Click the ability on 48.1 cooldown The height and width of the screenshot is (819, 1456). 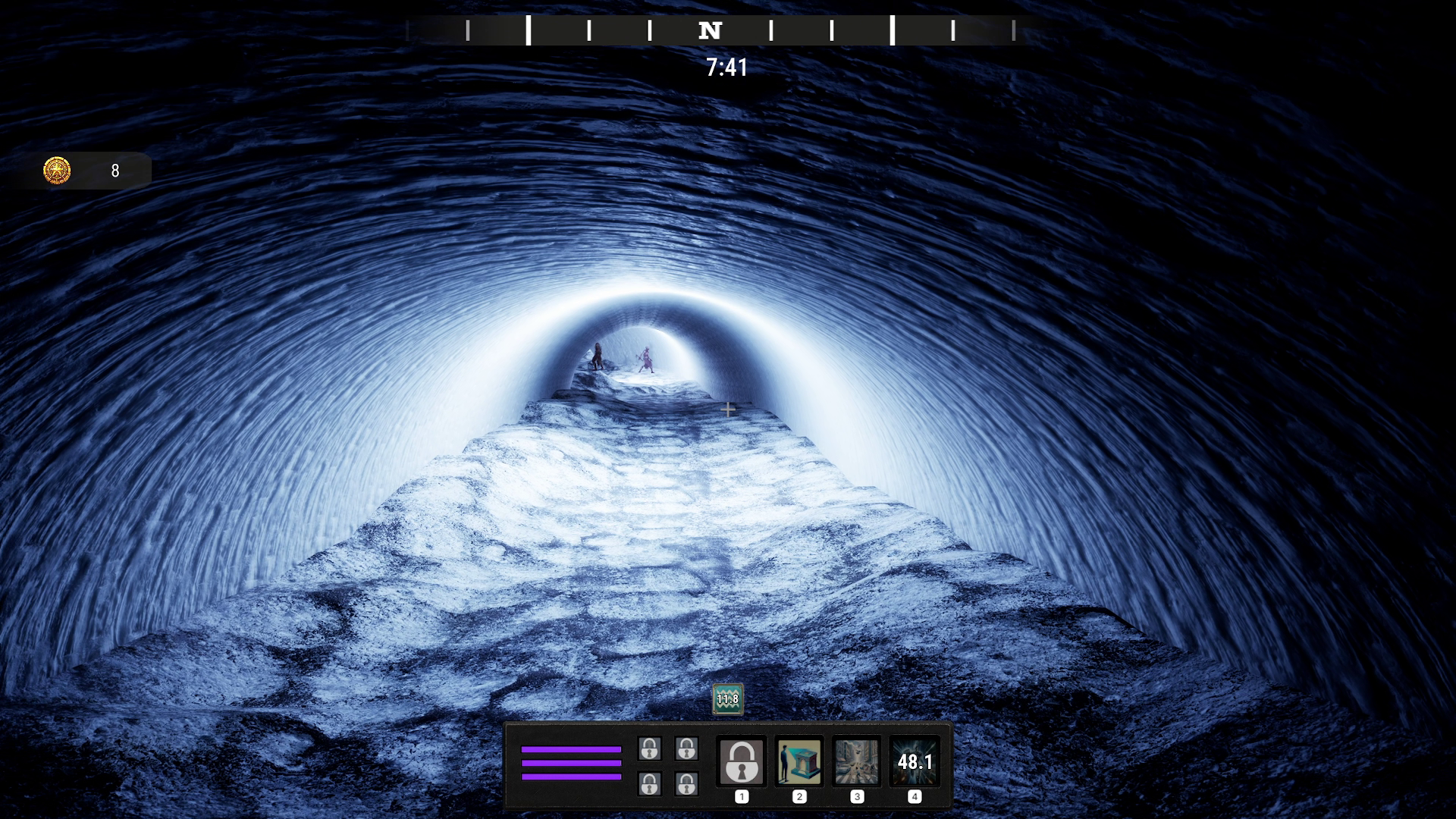pos(915,761)
